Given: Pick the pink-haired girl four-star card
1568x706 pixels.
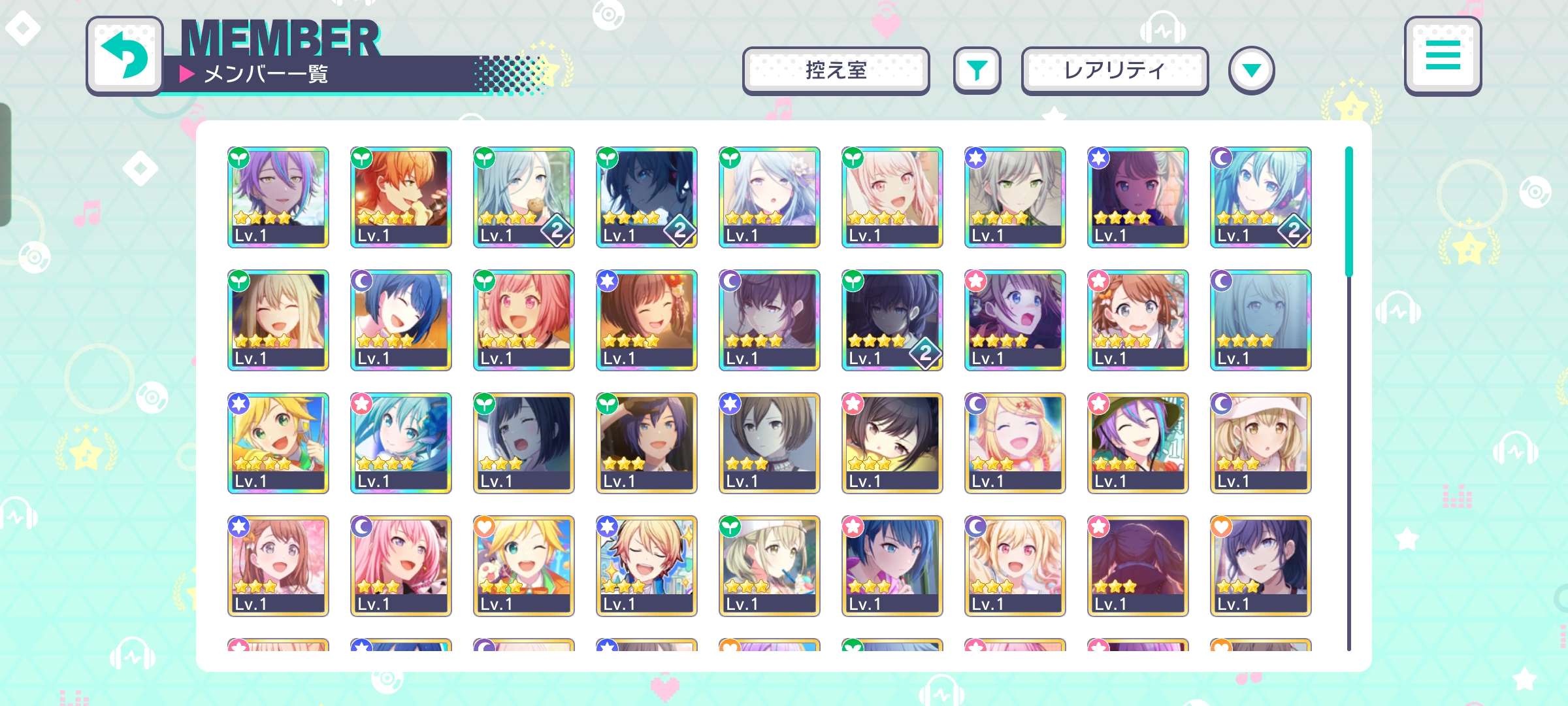Looking at the screenshot, I should tap(524, 320).
